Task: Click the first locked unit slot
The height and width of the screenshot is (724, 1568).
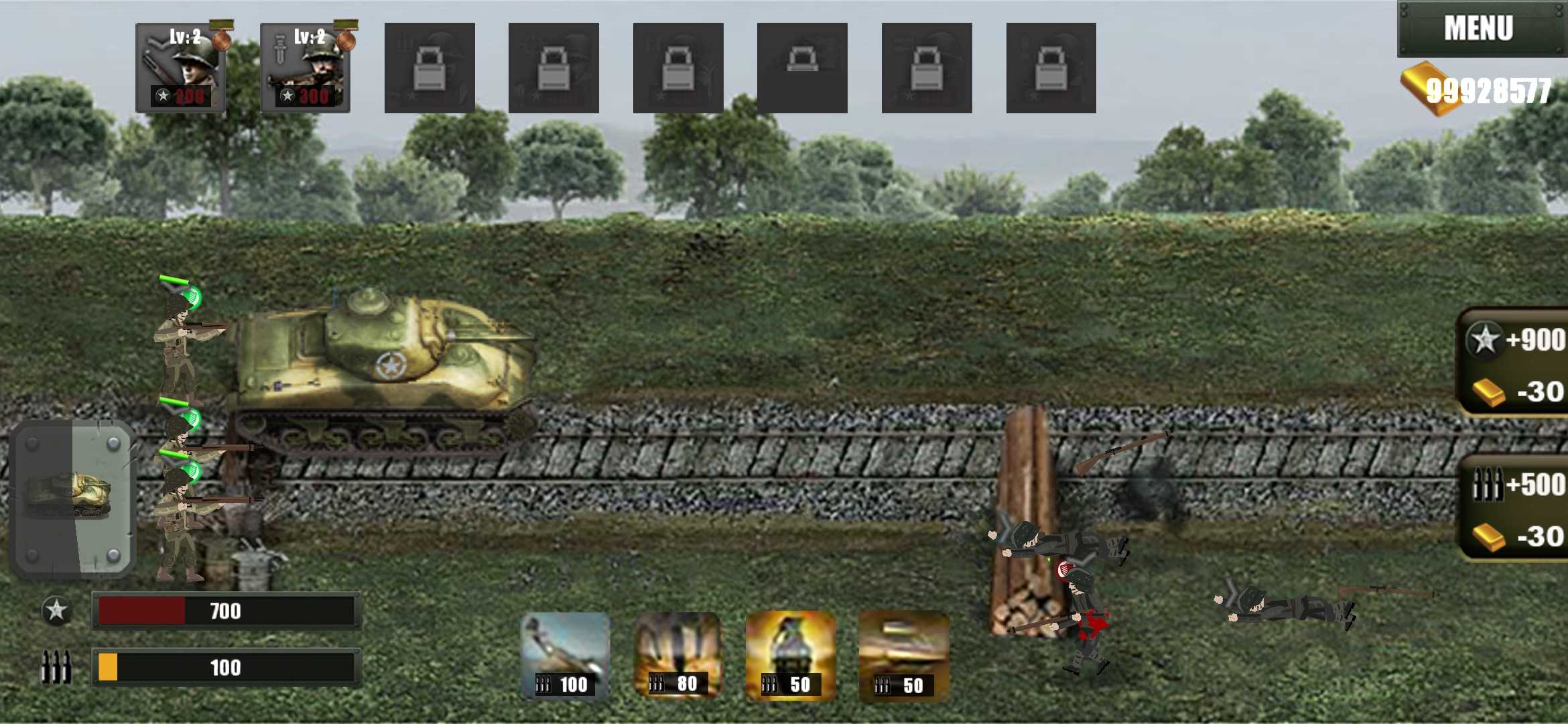Action: click(429, 67)
